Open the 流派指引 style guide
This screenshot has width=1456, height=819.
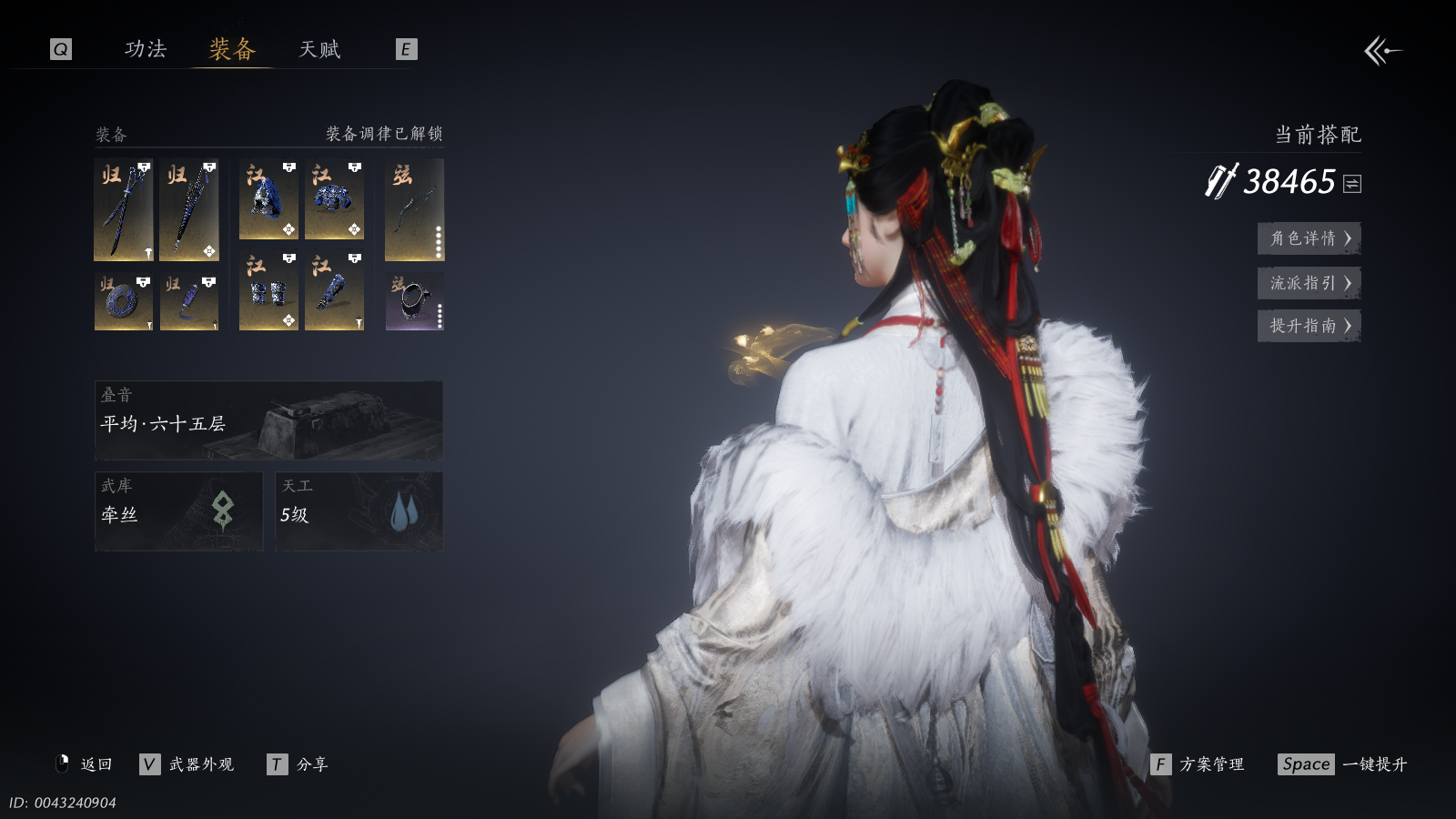[1309, 283]
